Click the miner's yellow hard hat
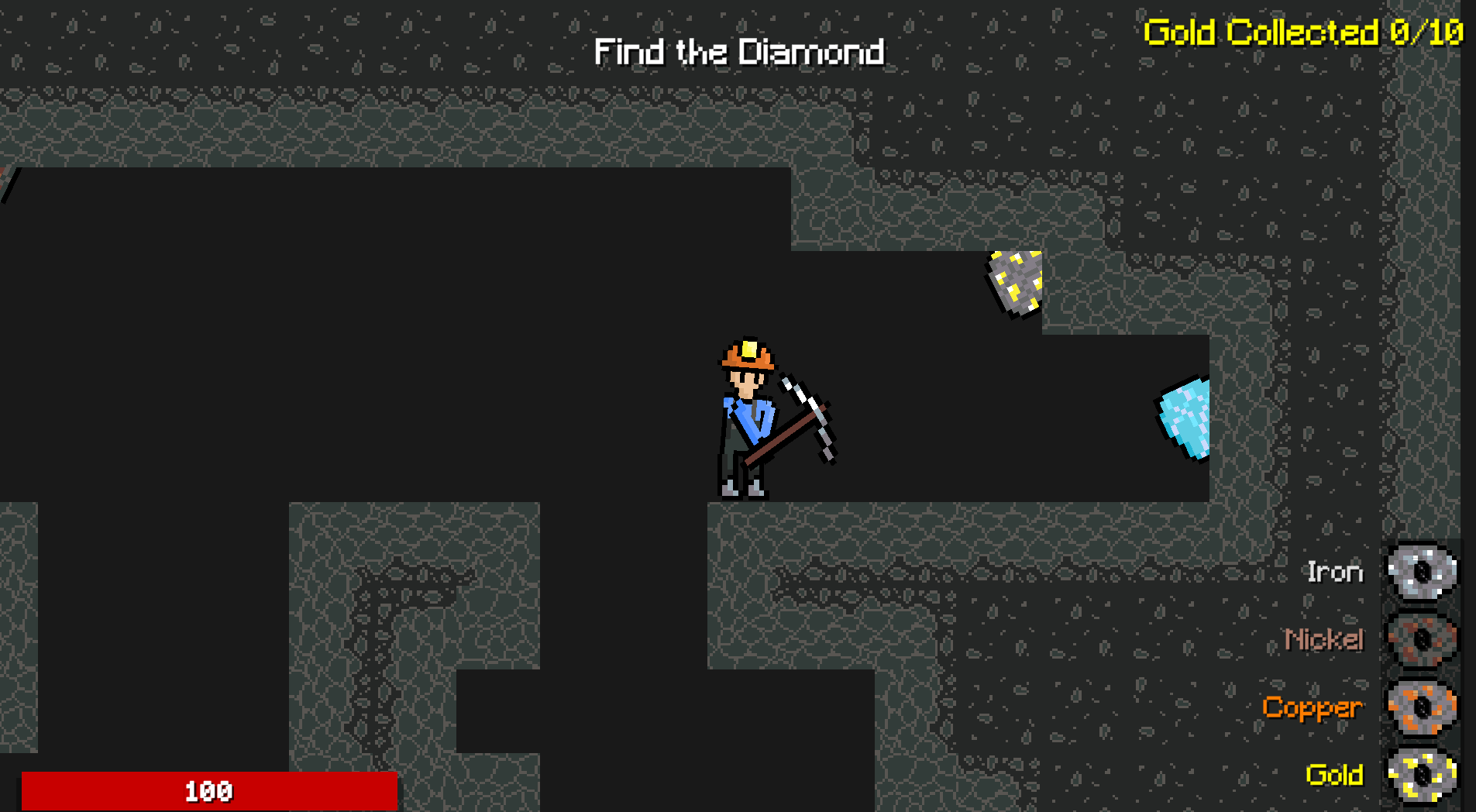This screenshot has width=1476, height=812. [x=746, y=353]
